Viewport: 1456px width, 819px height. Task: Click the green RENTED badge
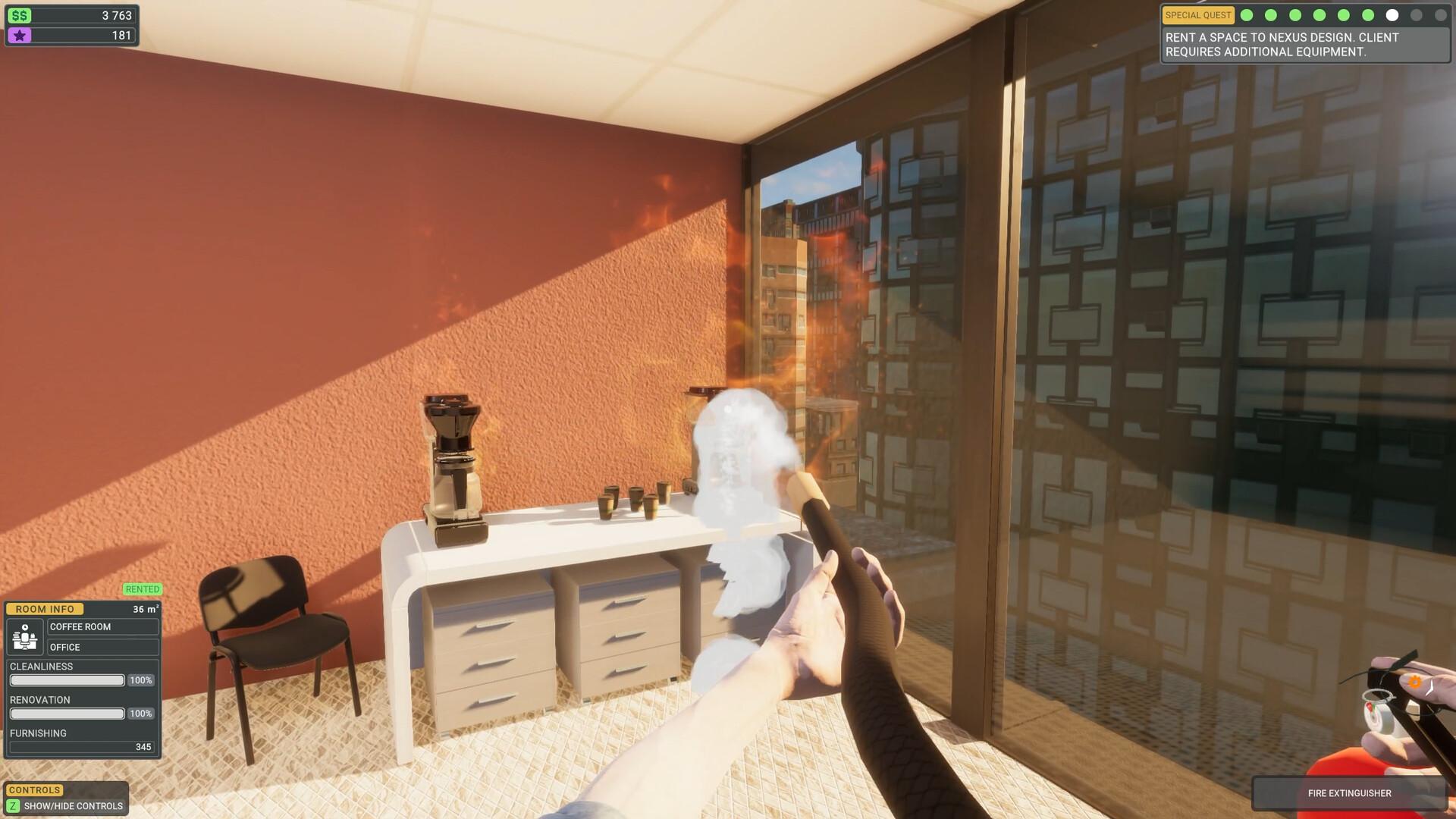coord(142,589)
